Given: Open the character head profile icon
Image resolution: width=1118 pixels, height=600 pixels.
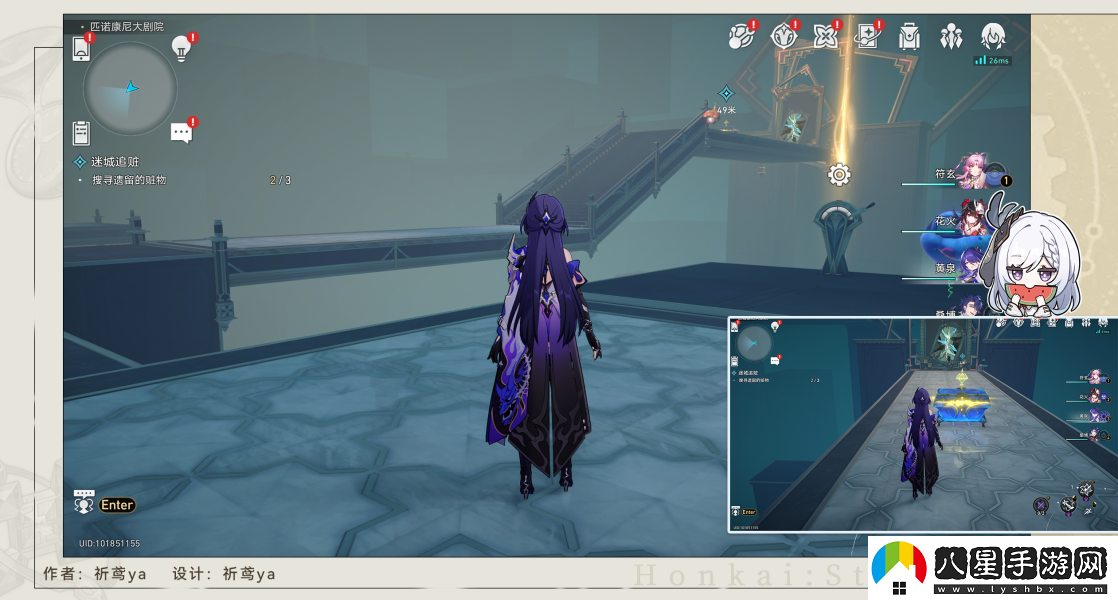Looking at the screenshot, I should (993, 37).
